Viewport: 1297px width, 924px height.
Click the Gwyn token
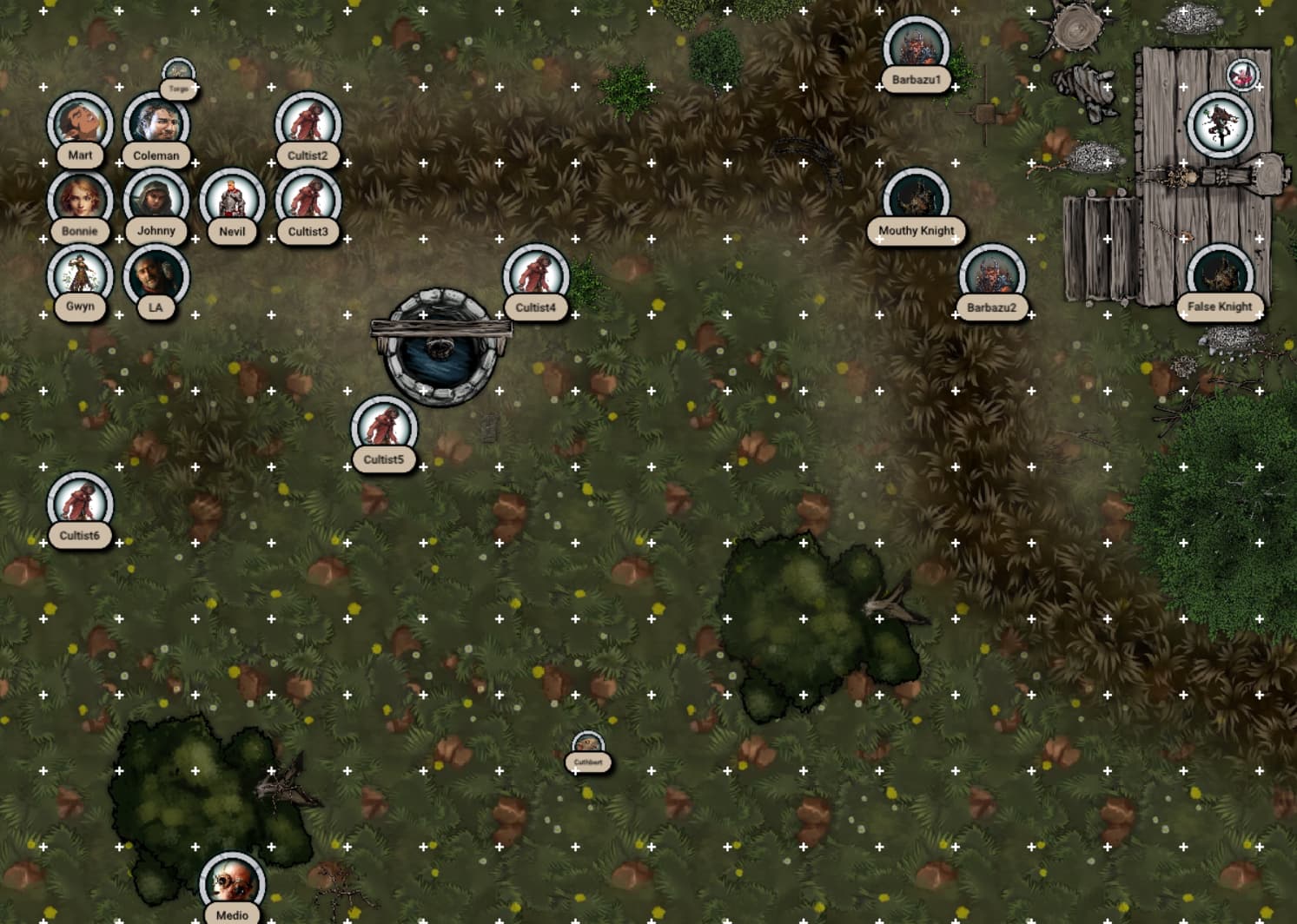(80, 276)
